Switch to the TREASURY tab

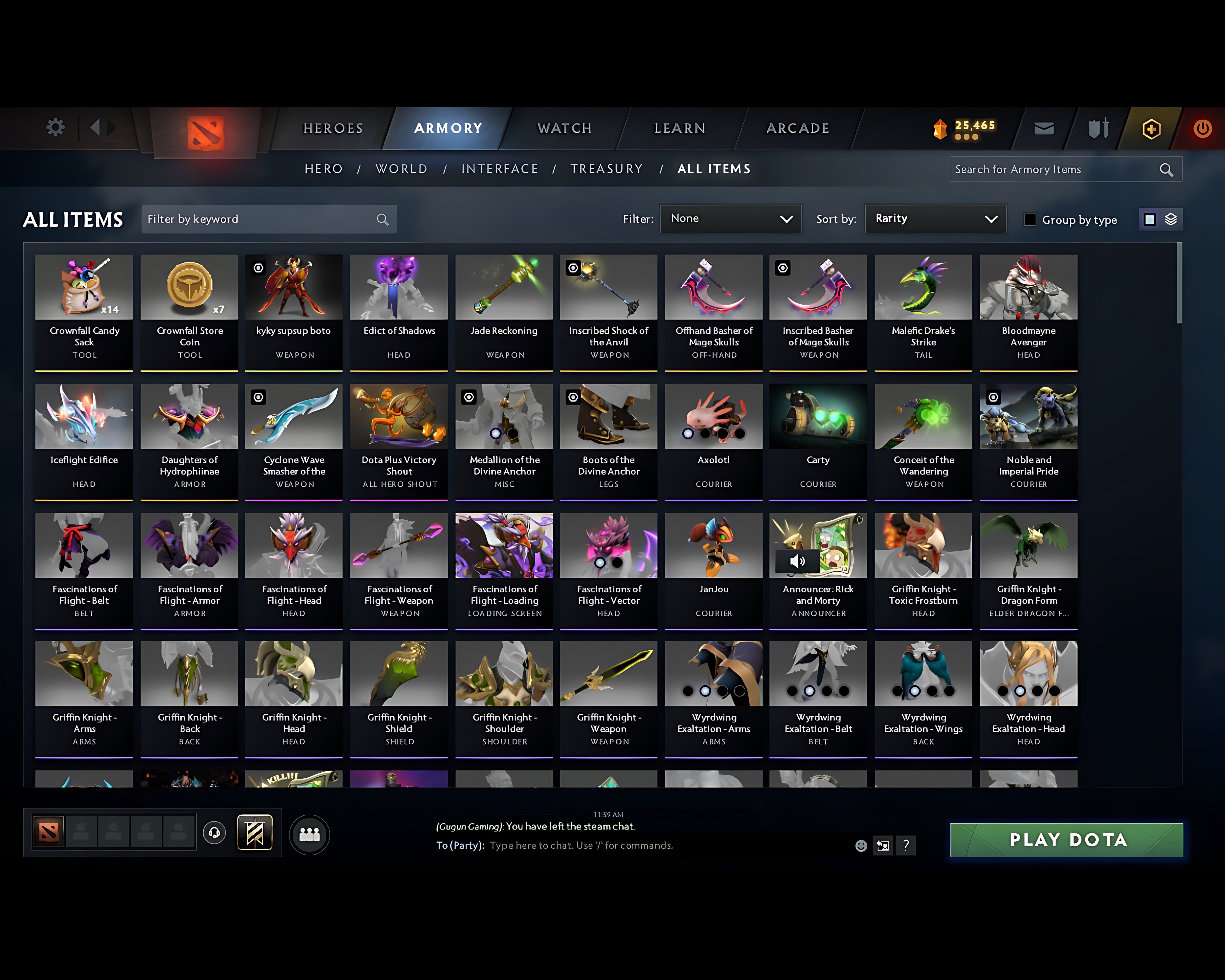pyautogui.click(x=606, y=169)
